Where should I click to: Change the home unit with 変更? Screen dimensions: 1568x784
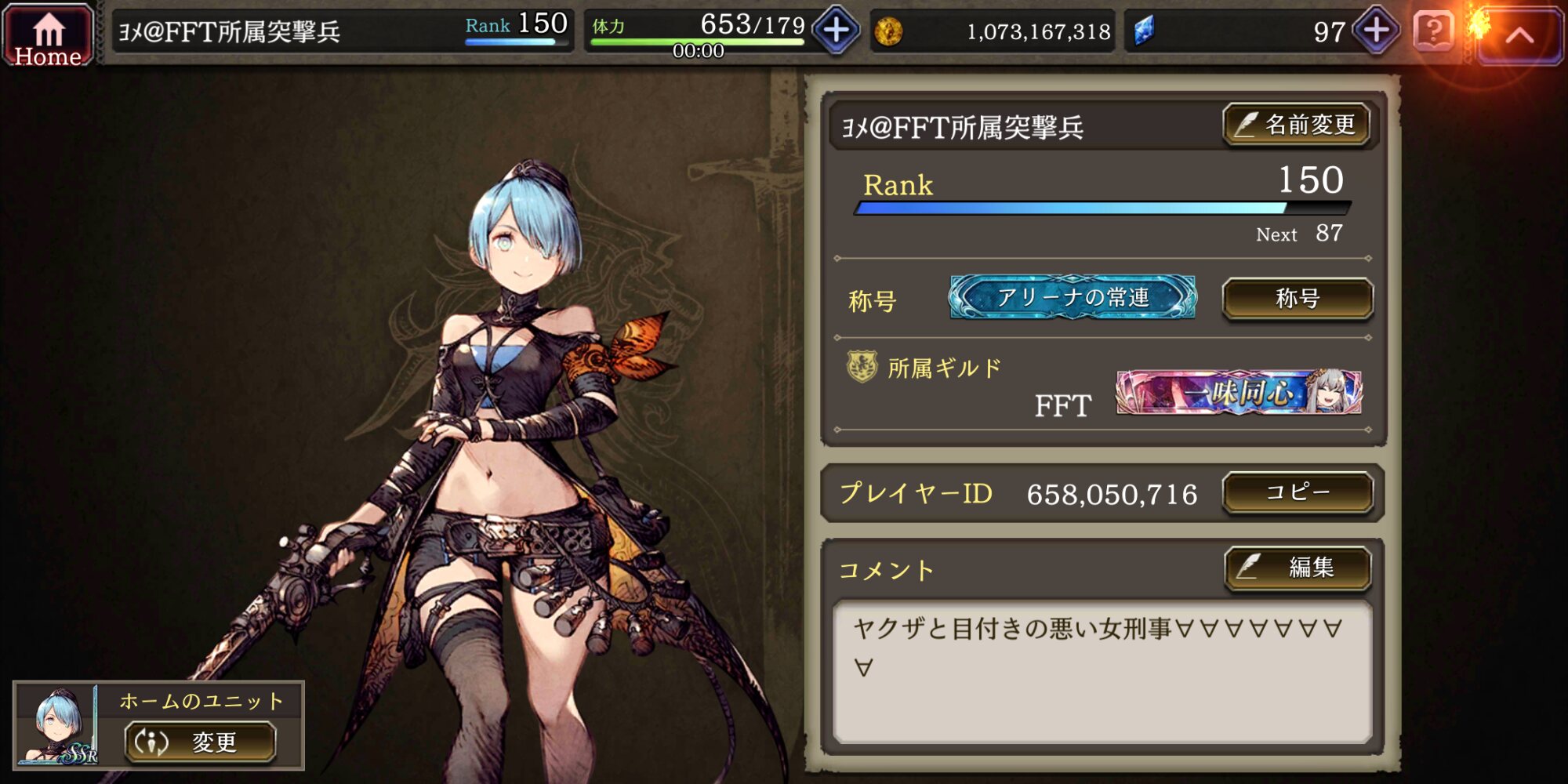201,742
